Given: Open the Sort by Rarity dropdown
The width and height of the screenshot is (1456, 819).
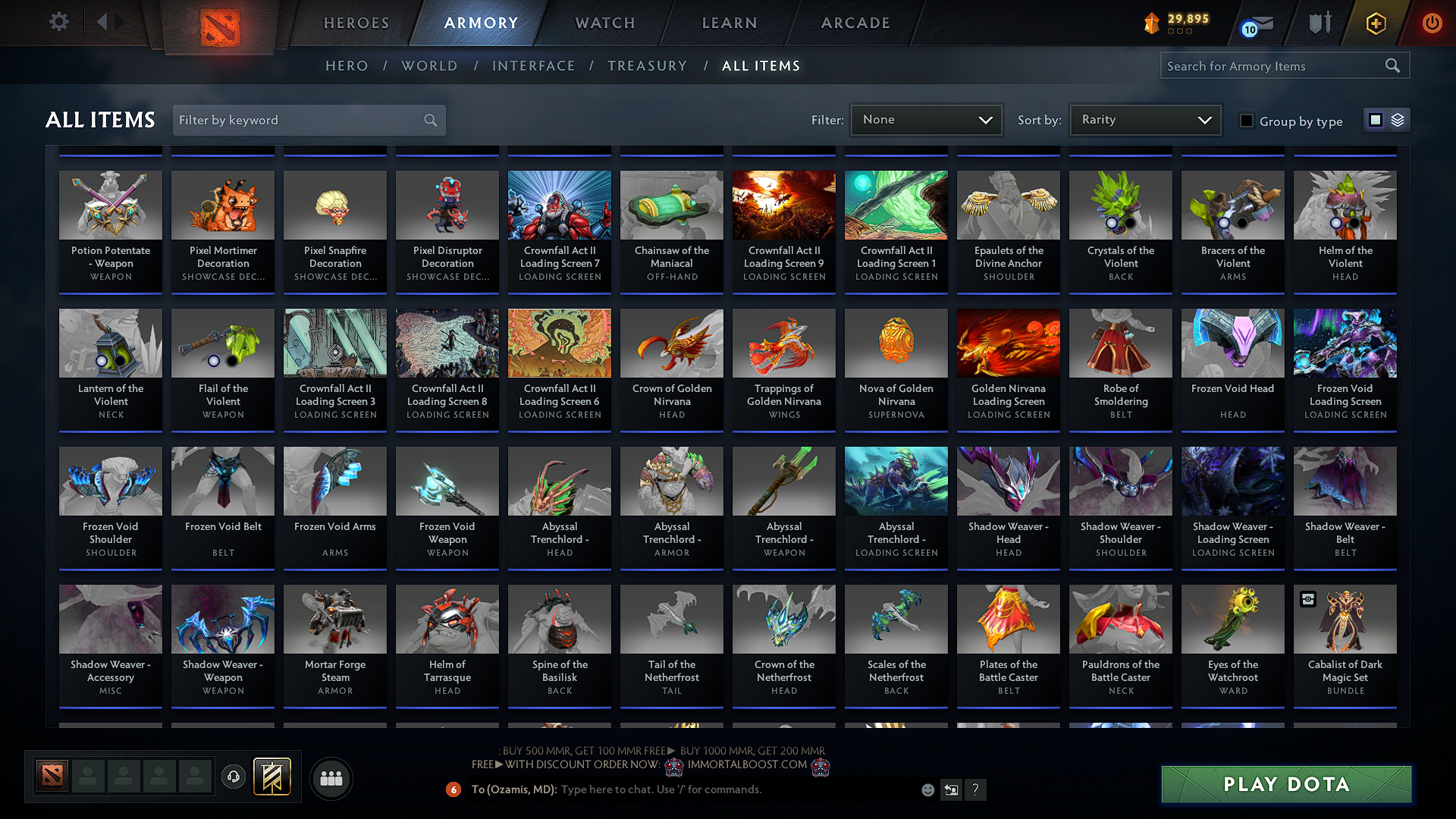Looking at the screenshot, I should [x=1144, y=119].
